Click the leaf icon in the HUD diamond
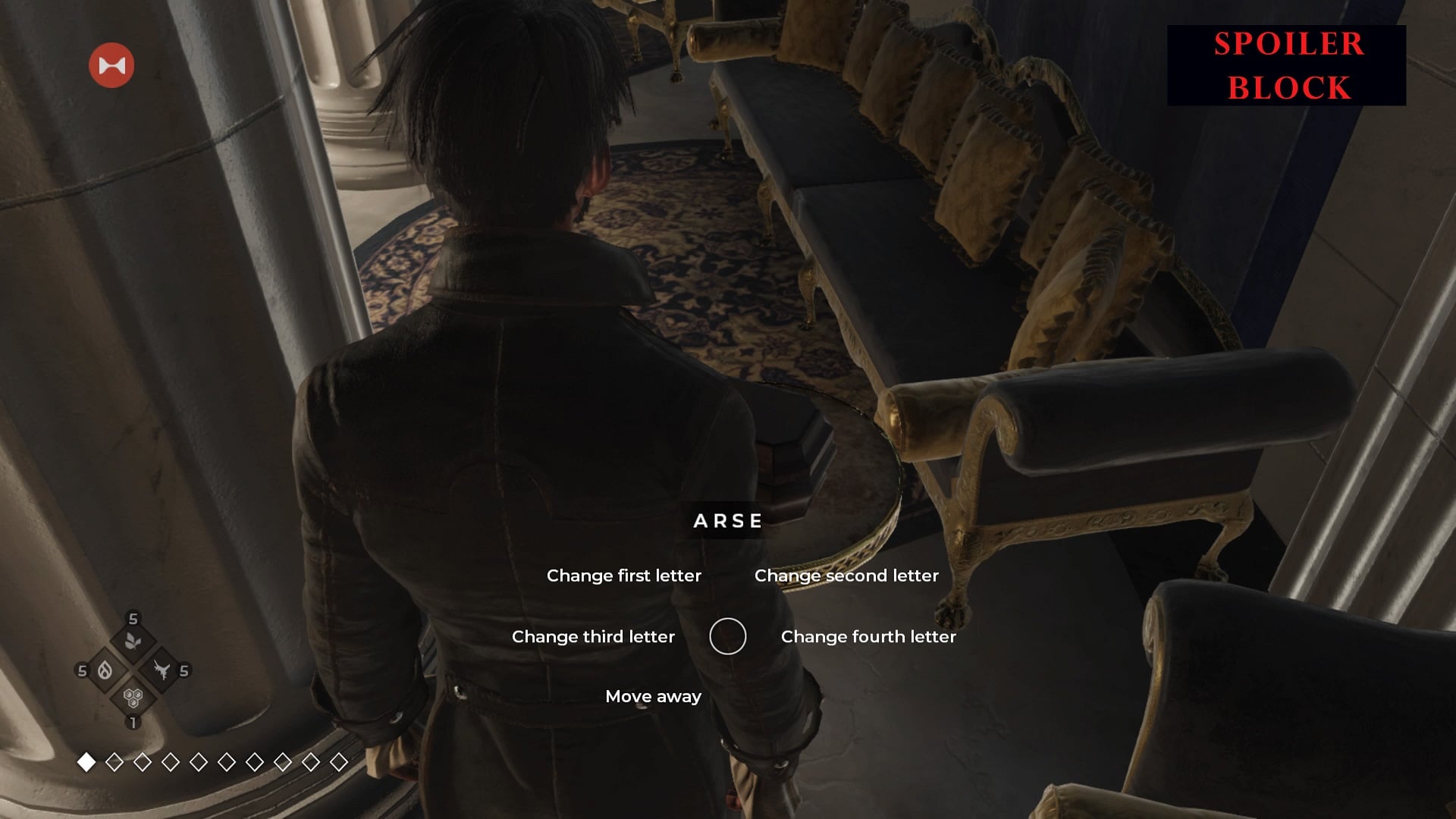This screenshot has width=1456, height=819. click(x=133, y=642)
